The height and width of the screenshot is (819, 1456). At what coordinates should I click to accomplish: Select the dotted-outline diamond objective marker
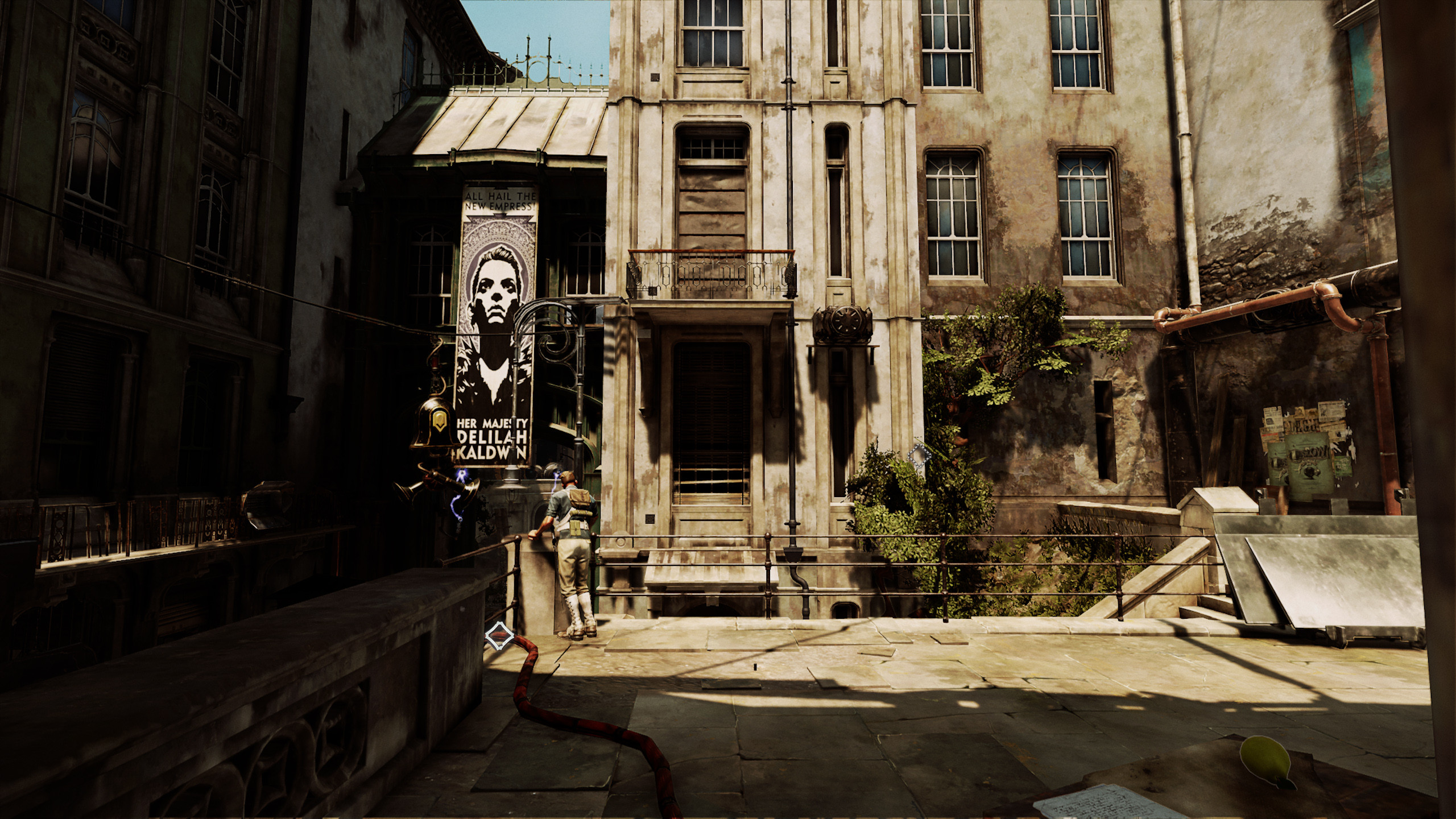click(918, 456)
